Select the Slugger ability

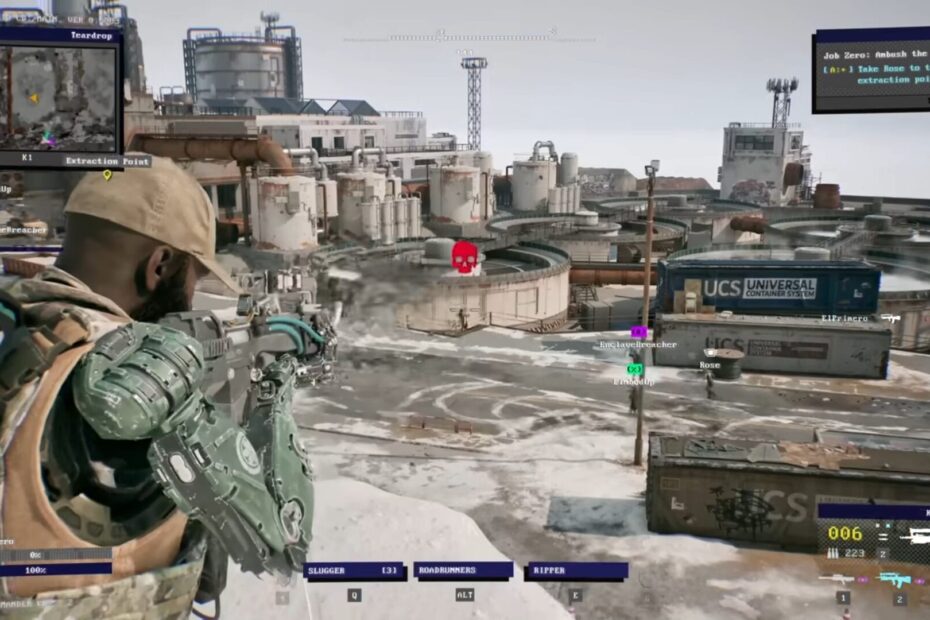tap(354, 571)
